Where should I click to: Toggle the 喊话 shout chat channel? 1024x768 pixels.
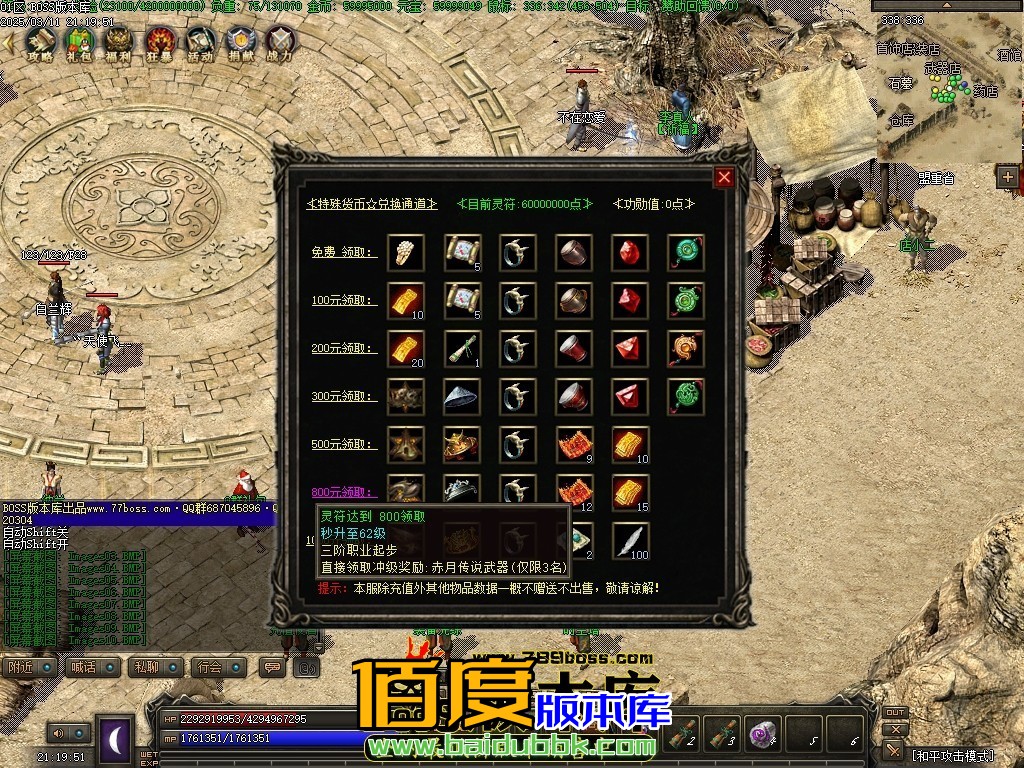click(x=88, y=667)
